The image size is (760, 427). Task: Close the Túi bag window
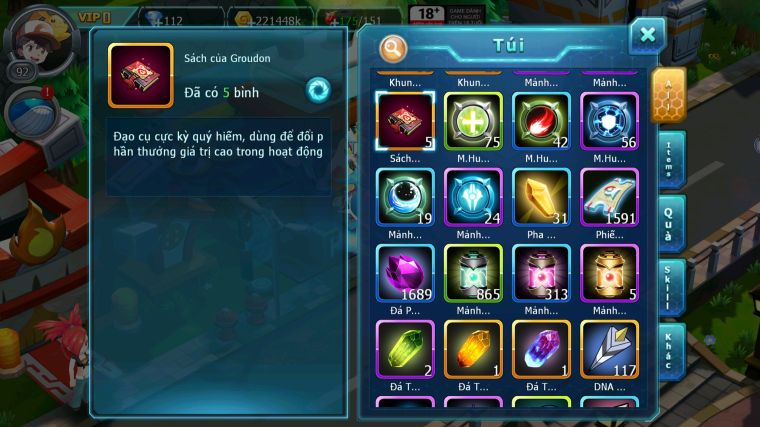(647, 35)
